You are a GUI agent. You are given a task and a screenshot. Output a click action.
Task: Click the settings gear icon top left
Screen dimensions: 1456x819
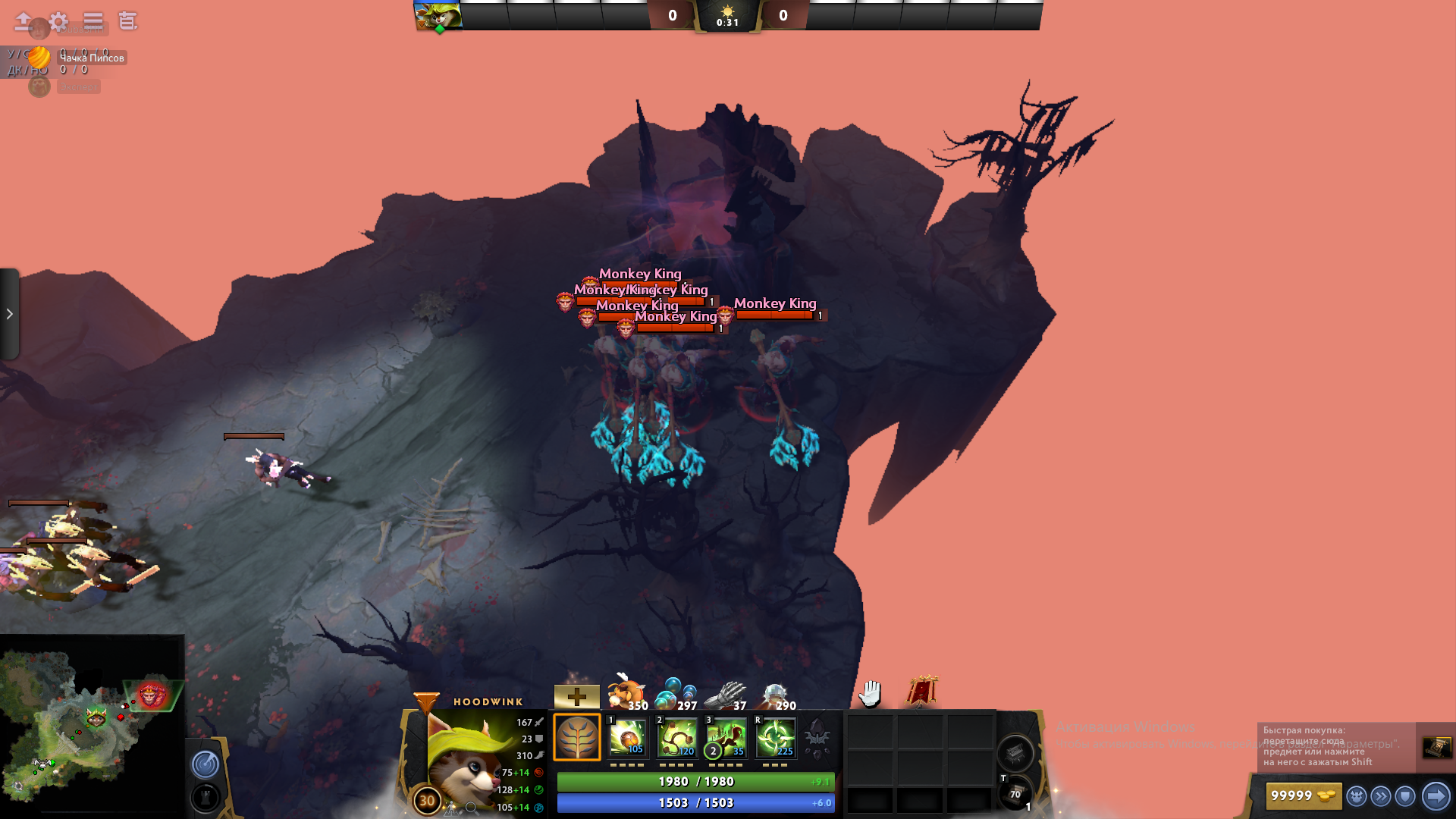(x=60, y=22)
